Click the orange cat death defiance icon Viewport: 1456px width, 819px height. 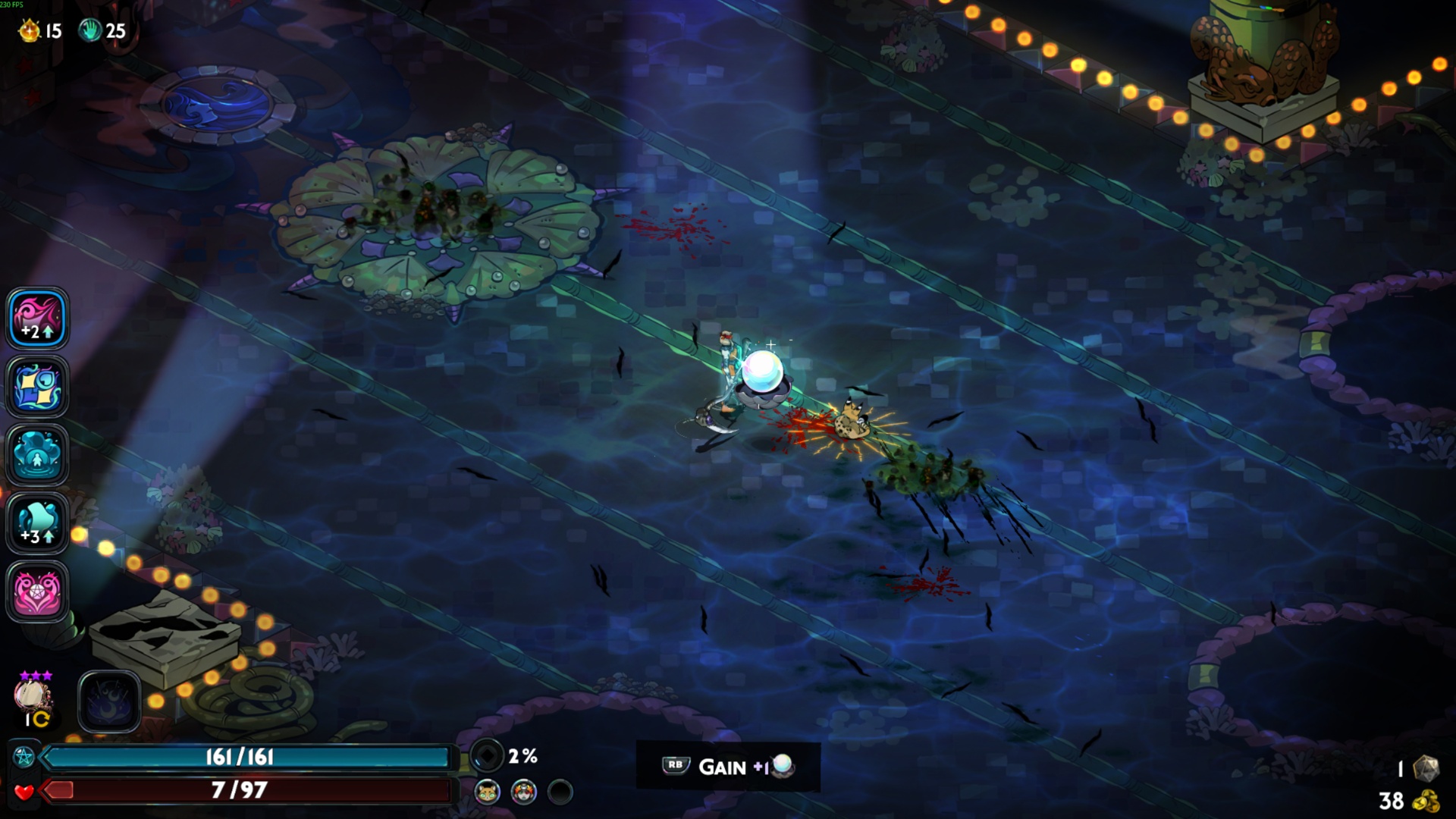point(487,792)
